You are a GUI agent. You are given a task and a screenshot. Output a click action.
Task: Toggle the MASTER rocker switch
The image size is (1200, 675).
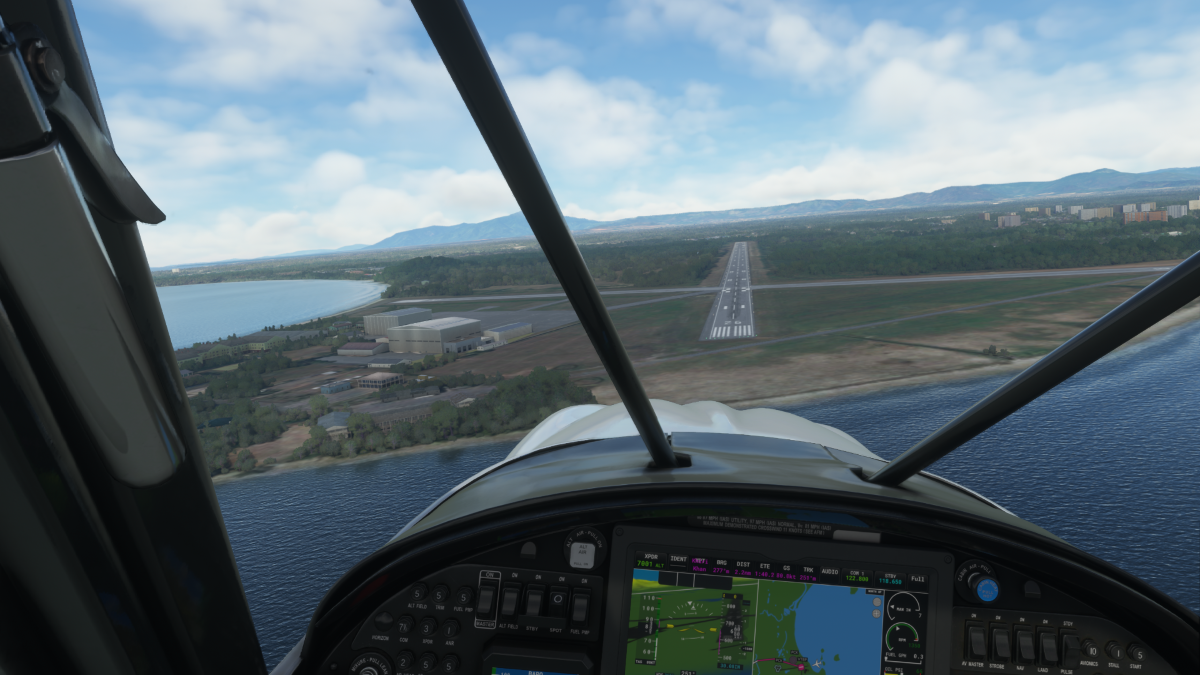(x=486, y=600)
